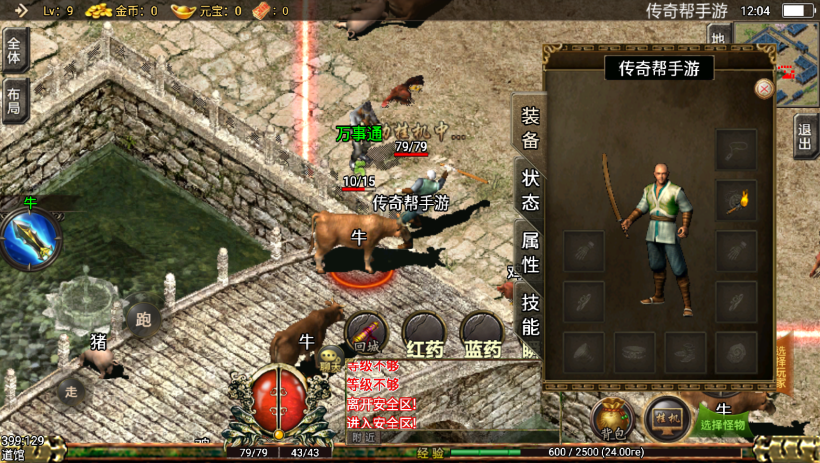Open the 背包 backpack bag

click(613, 419)
